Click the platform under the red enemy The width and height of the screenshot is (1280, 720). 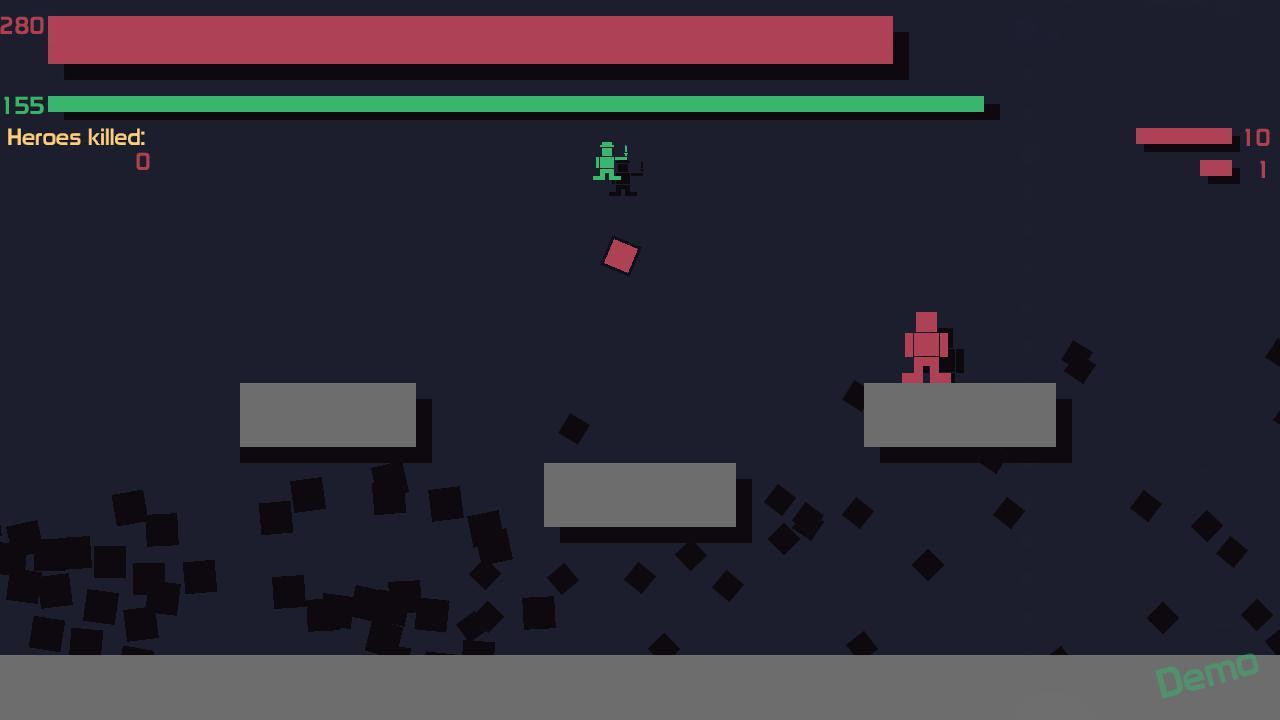pos(958,415)
